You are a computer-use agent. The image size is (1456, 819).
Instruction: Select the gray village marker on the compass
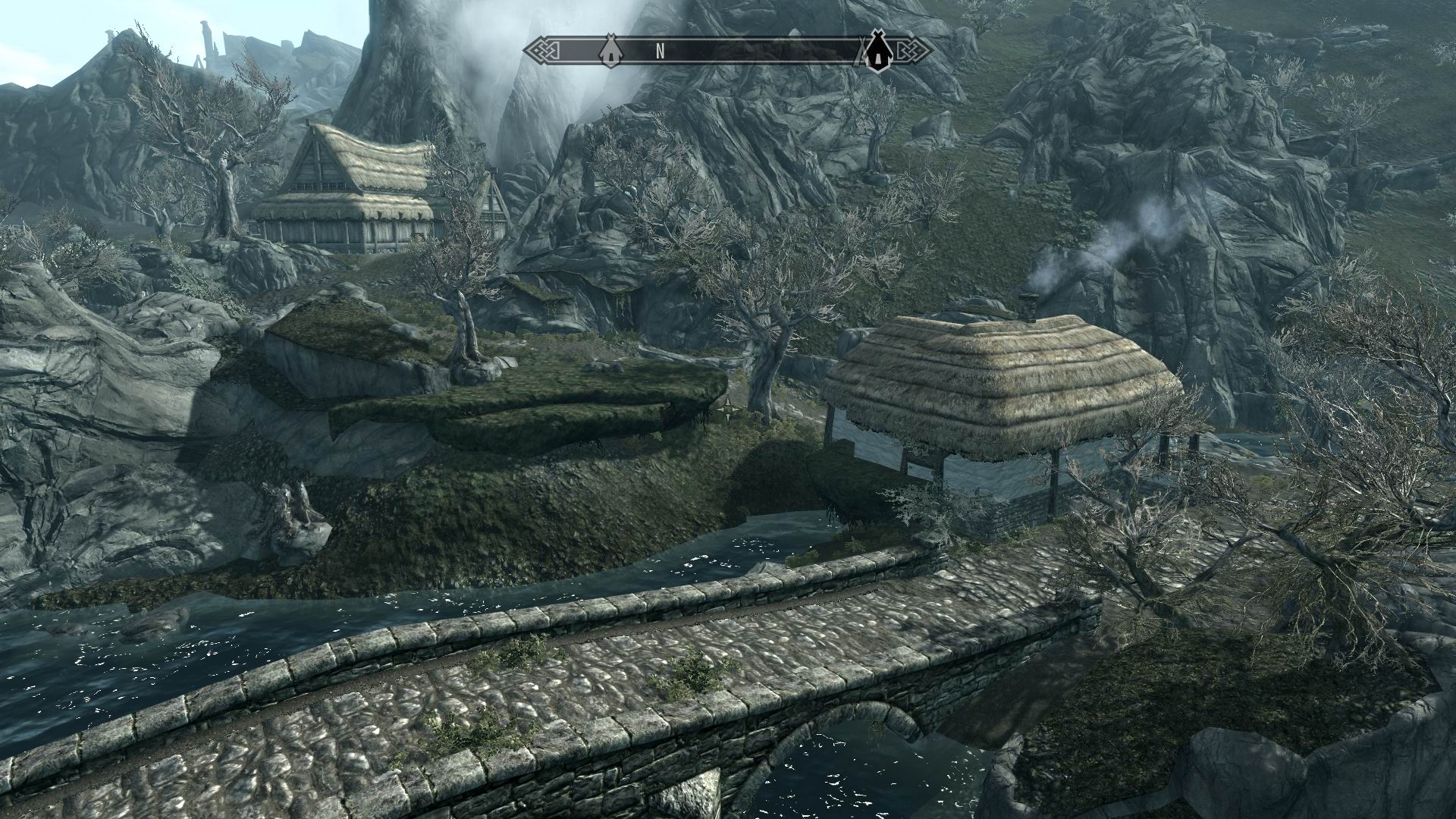point(611,52)
